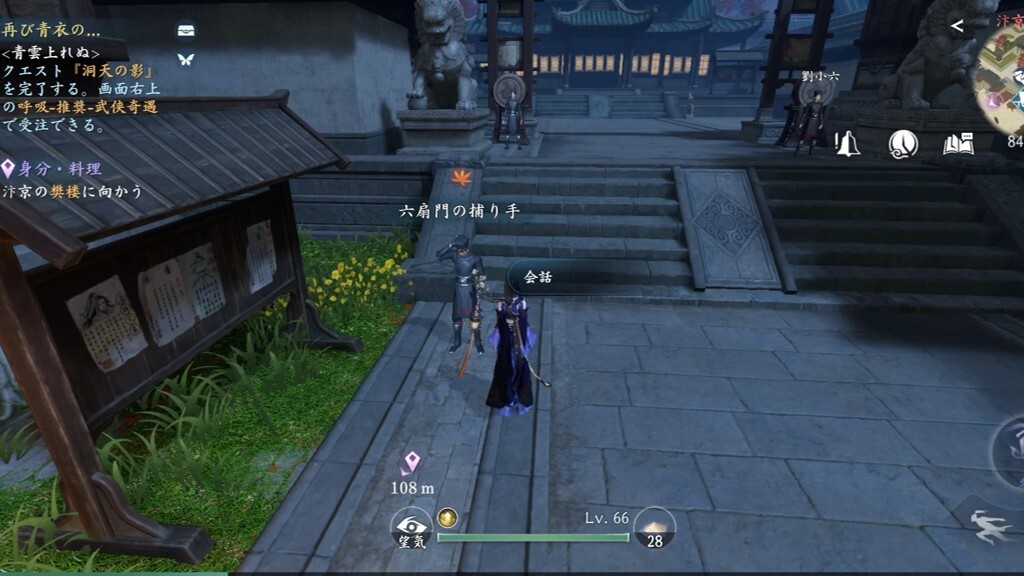1024x576 pixels.
Task: Click the treasure chest icon by the quest tracker
Action: pos(185,31)
